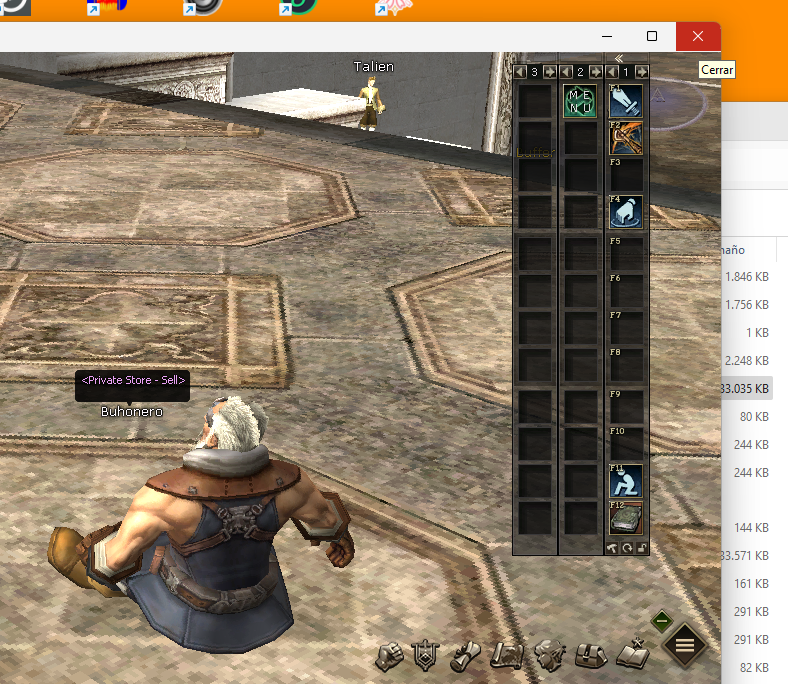Open the main menu diamond button

[x=685, y=645]
